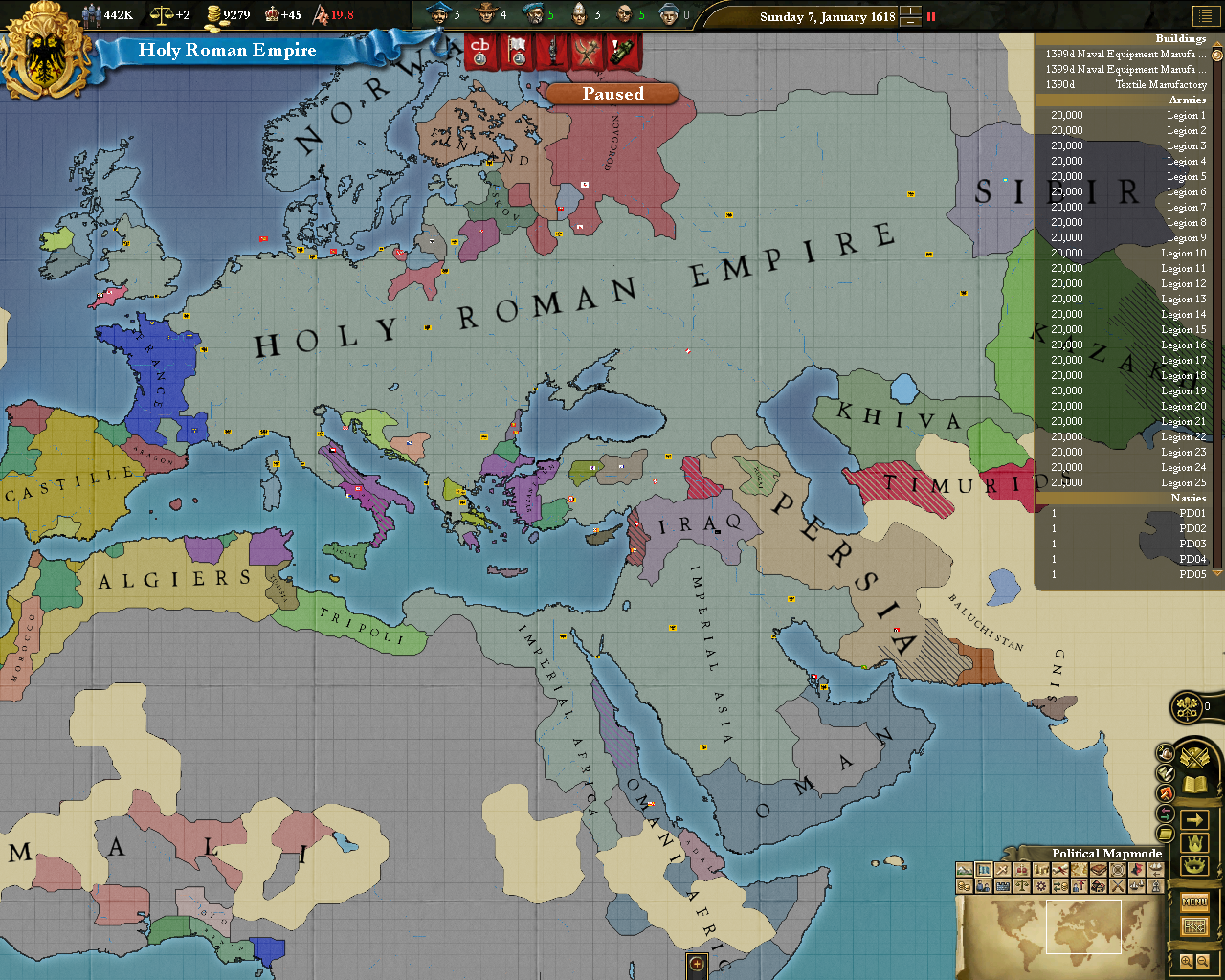This screenshot has width=1225, height=980.
Task: Open the diplomacy crown mapmode icon
Action: coord(1023,869)
